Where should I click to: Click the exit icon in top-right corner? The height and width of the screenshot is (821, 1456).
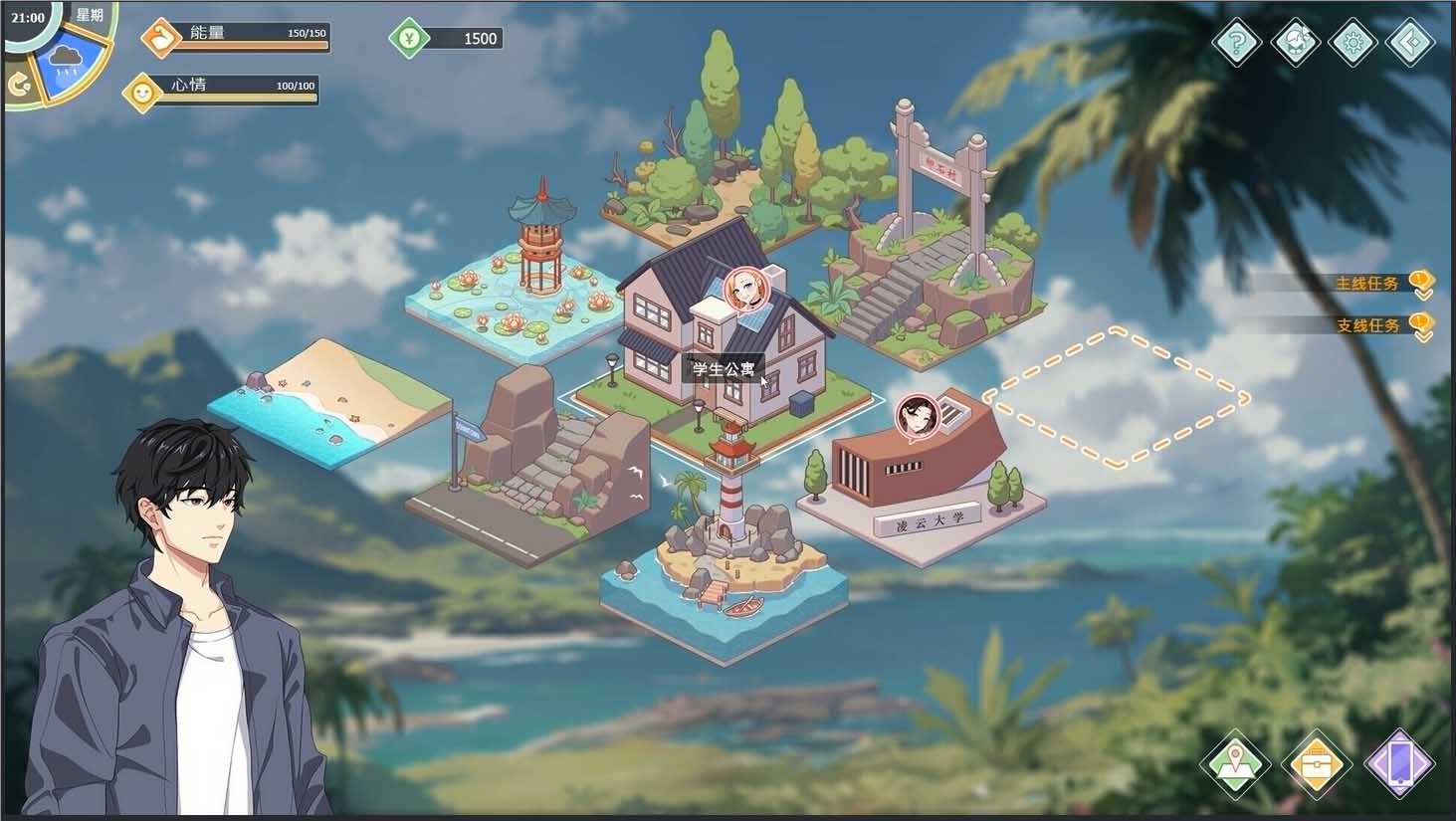click(x=1412, y=43)
